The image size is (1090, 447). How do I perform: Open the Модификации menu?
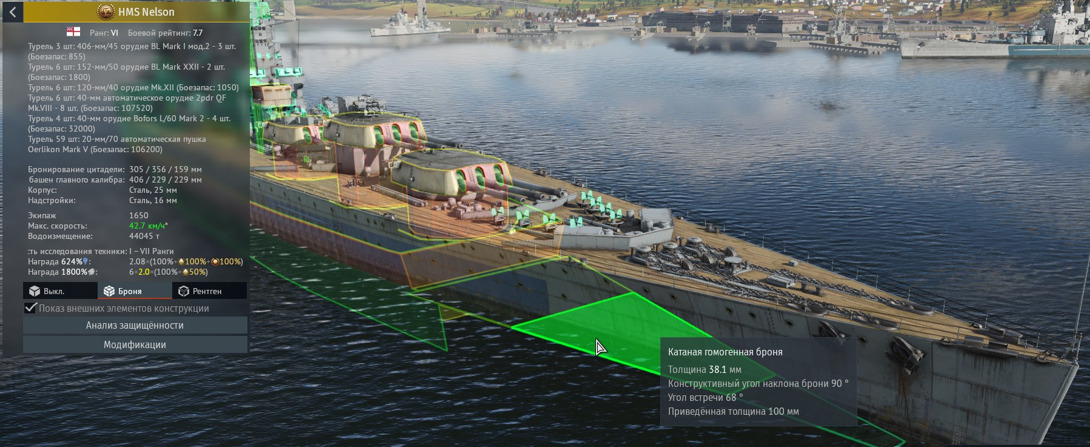click(x=135, y=344)
